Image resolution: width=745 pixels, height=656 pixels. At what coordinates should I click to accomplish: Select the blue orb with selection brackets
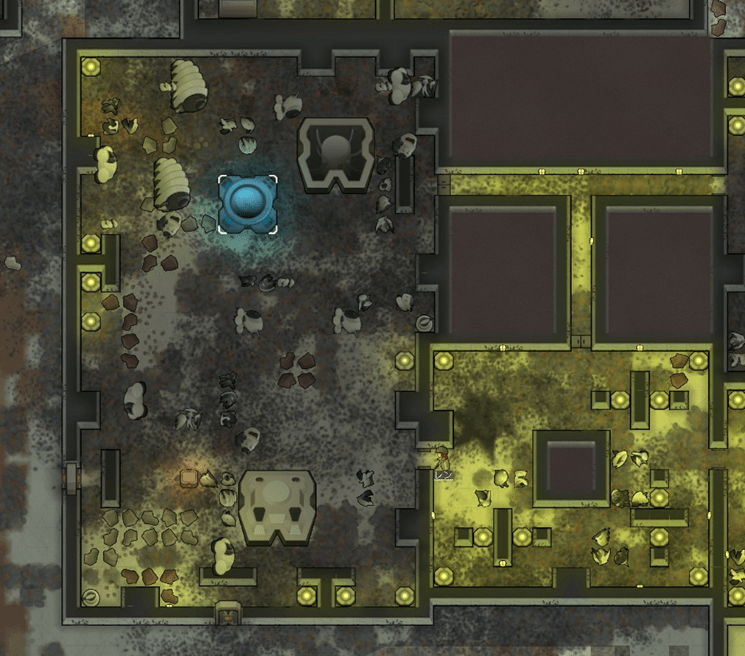click(247, 203)
